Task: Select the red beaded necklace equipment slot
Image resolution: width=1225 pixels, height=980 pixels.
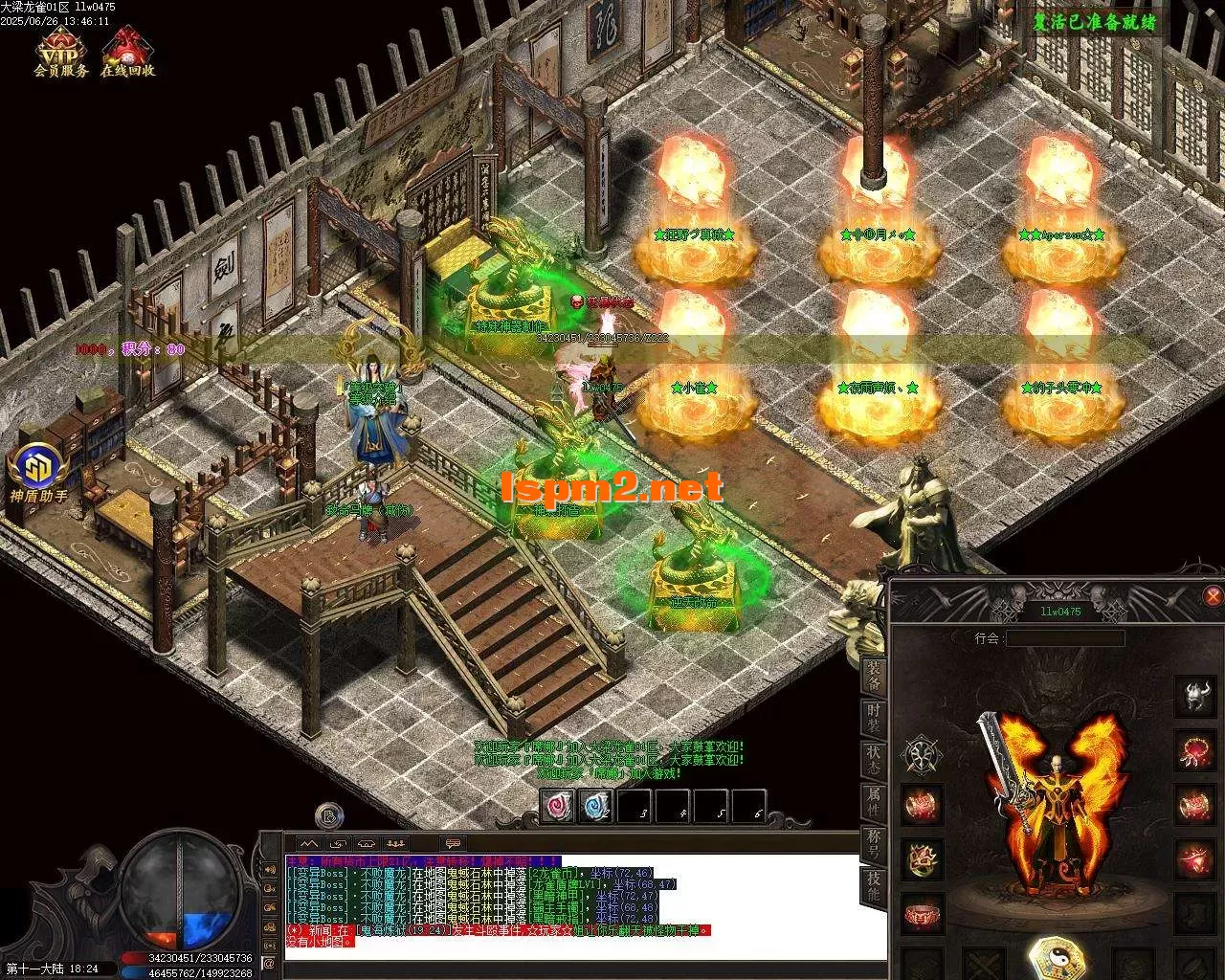Action: tap(1194, 751)
